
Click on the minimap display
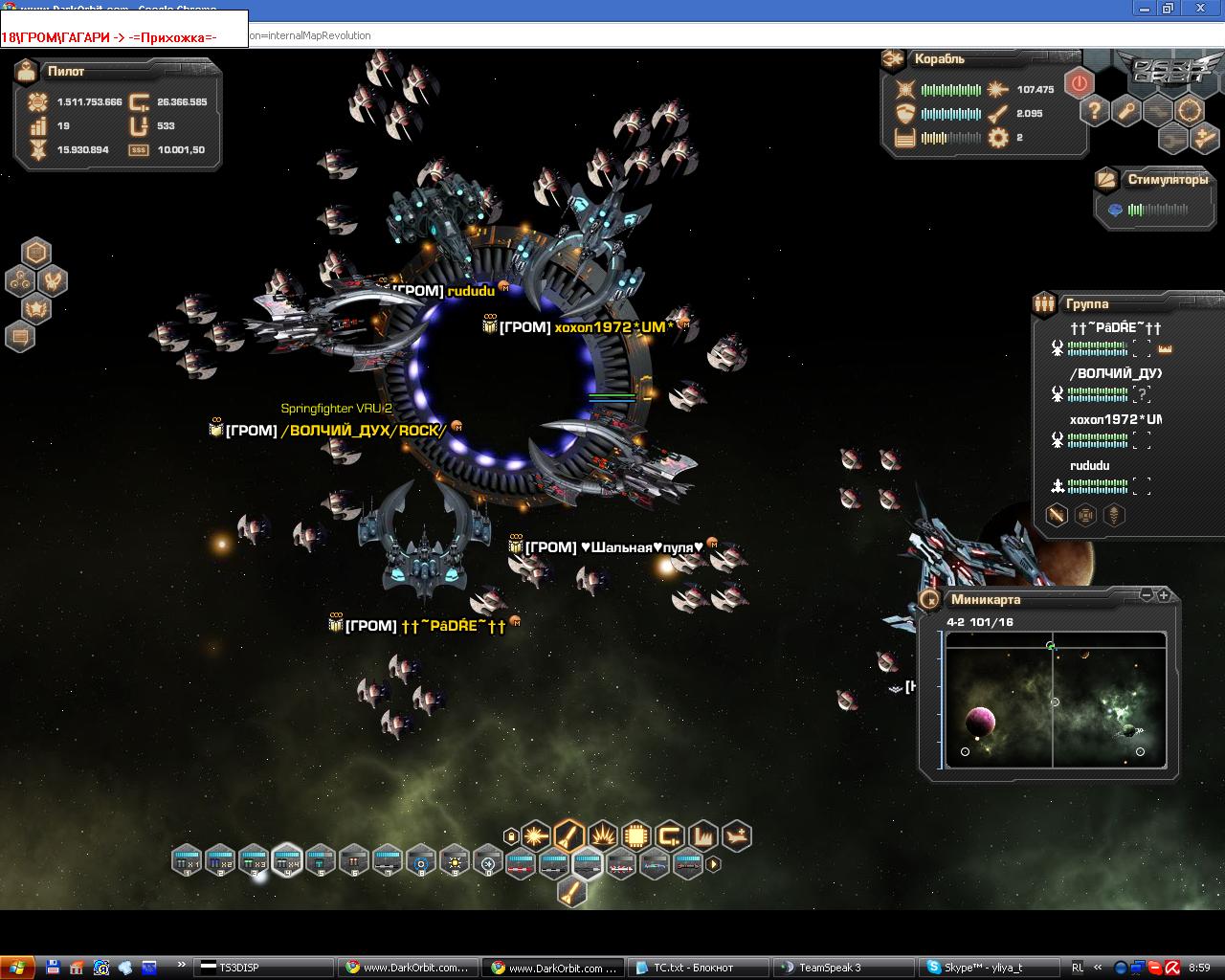pos(1056,700)
